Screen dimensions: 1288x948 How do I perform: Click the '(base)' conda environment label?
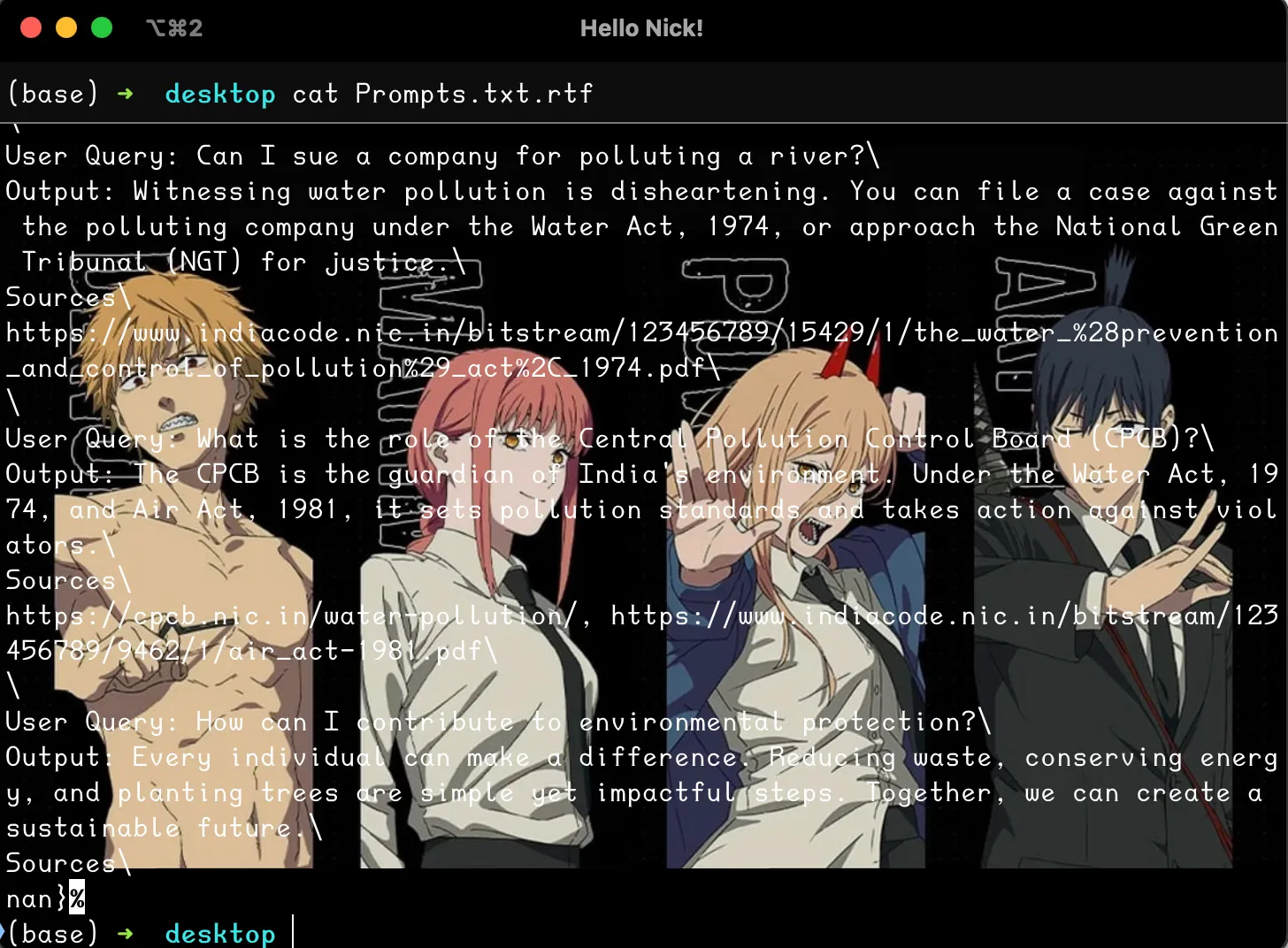pyautogui.click(x=51, y=94)
